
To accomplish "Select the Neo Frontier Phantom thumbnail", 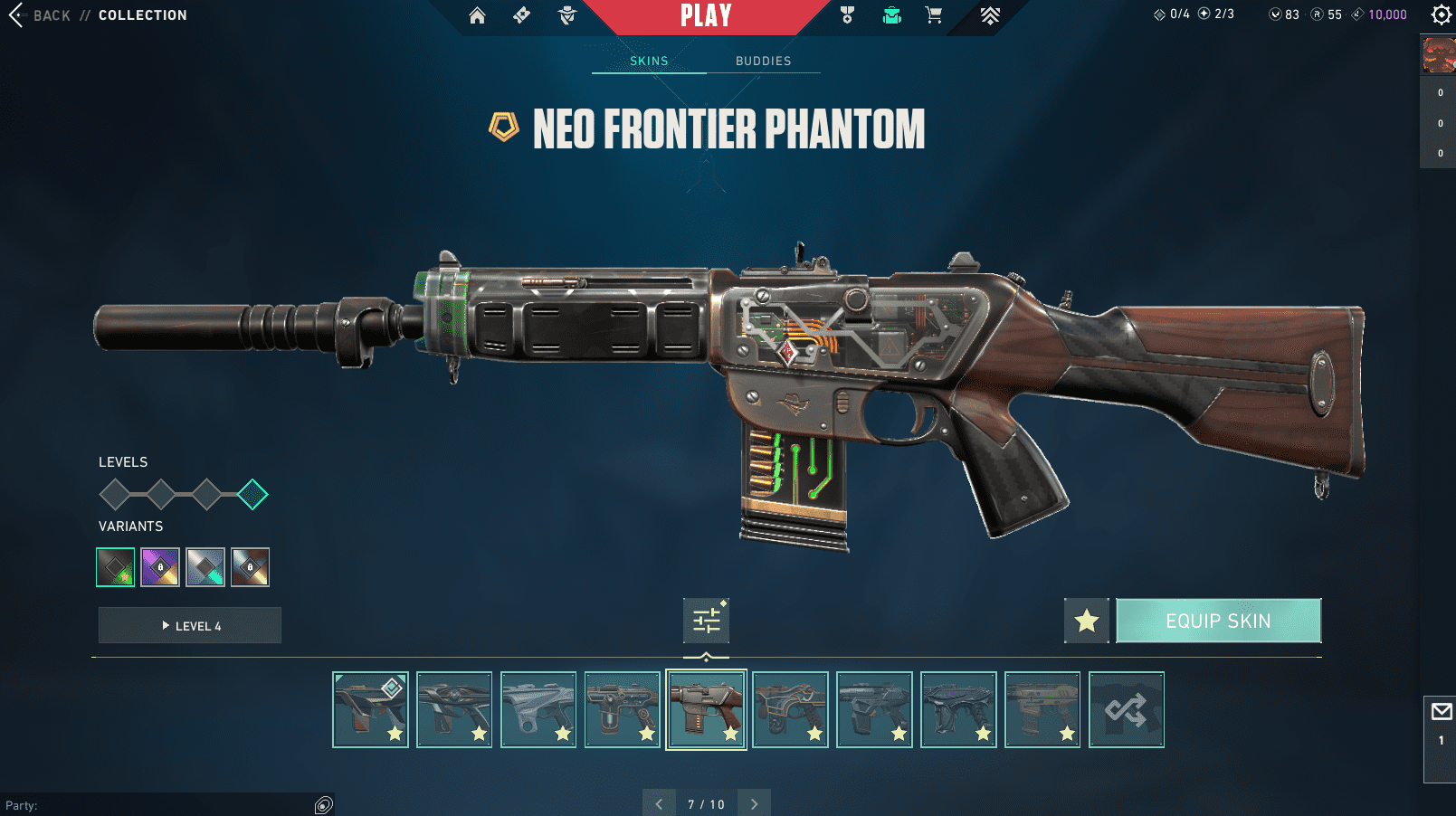I will click(706, 709).
